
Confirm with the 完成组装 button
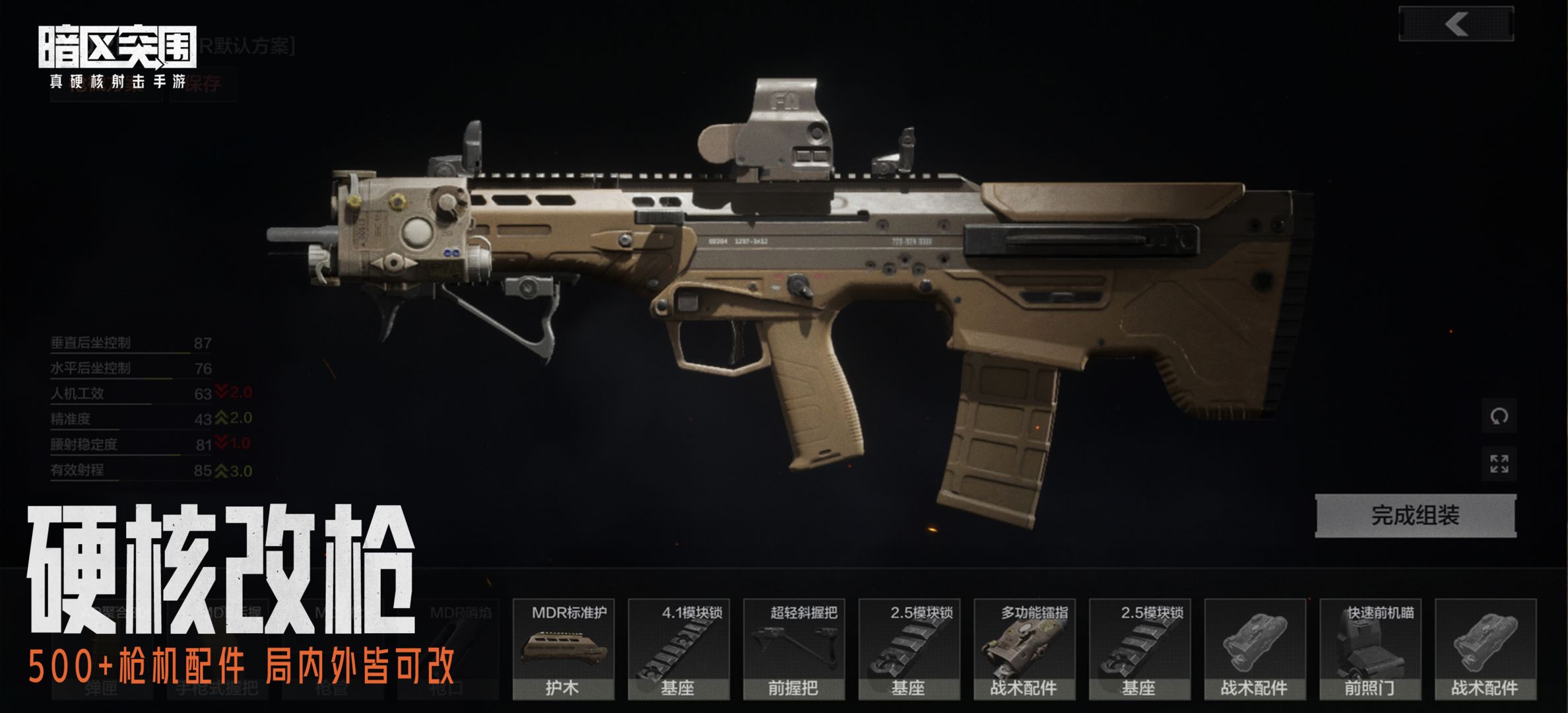[x=1415, y=516]
